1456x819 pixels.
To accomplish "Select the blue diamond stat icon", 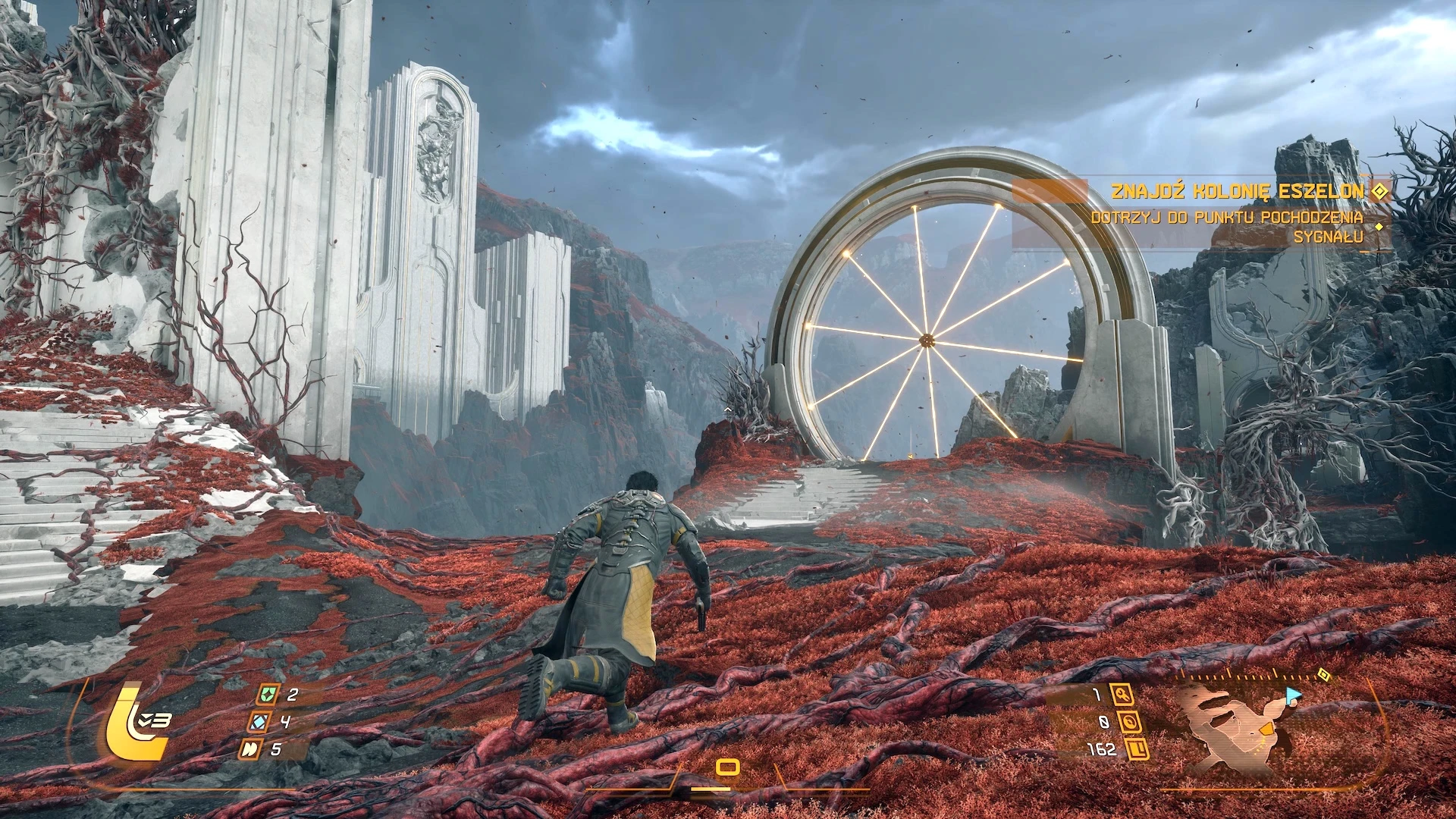I will (259, 722).
